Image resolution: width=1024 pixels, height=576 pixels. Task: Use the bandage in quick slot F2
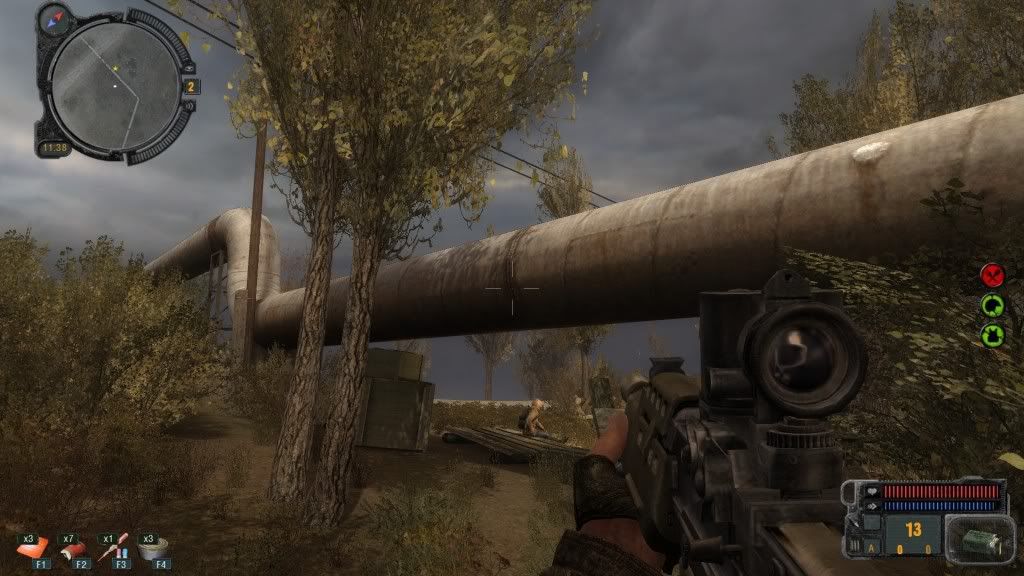(72, 547)
